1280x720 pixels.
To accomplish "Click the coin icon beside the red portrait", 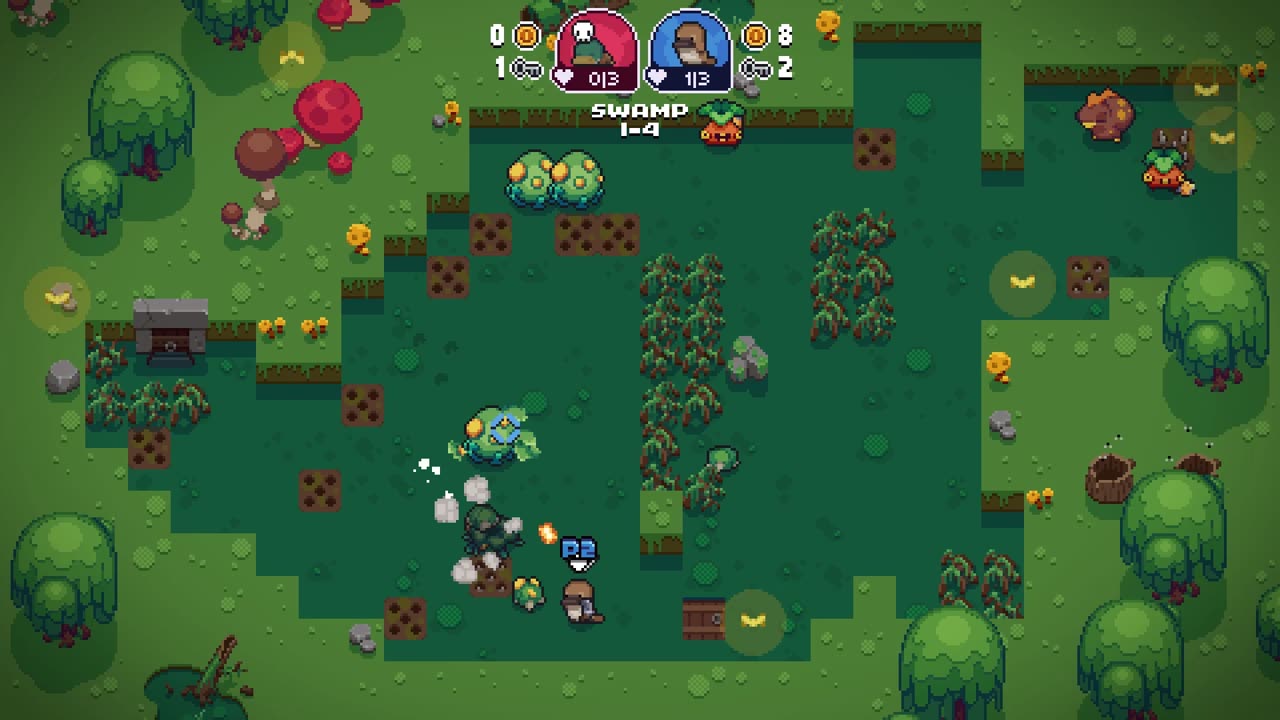I will tap(526, 36).
